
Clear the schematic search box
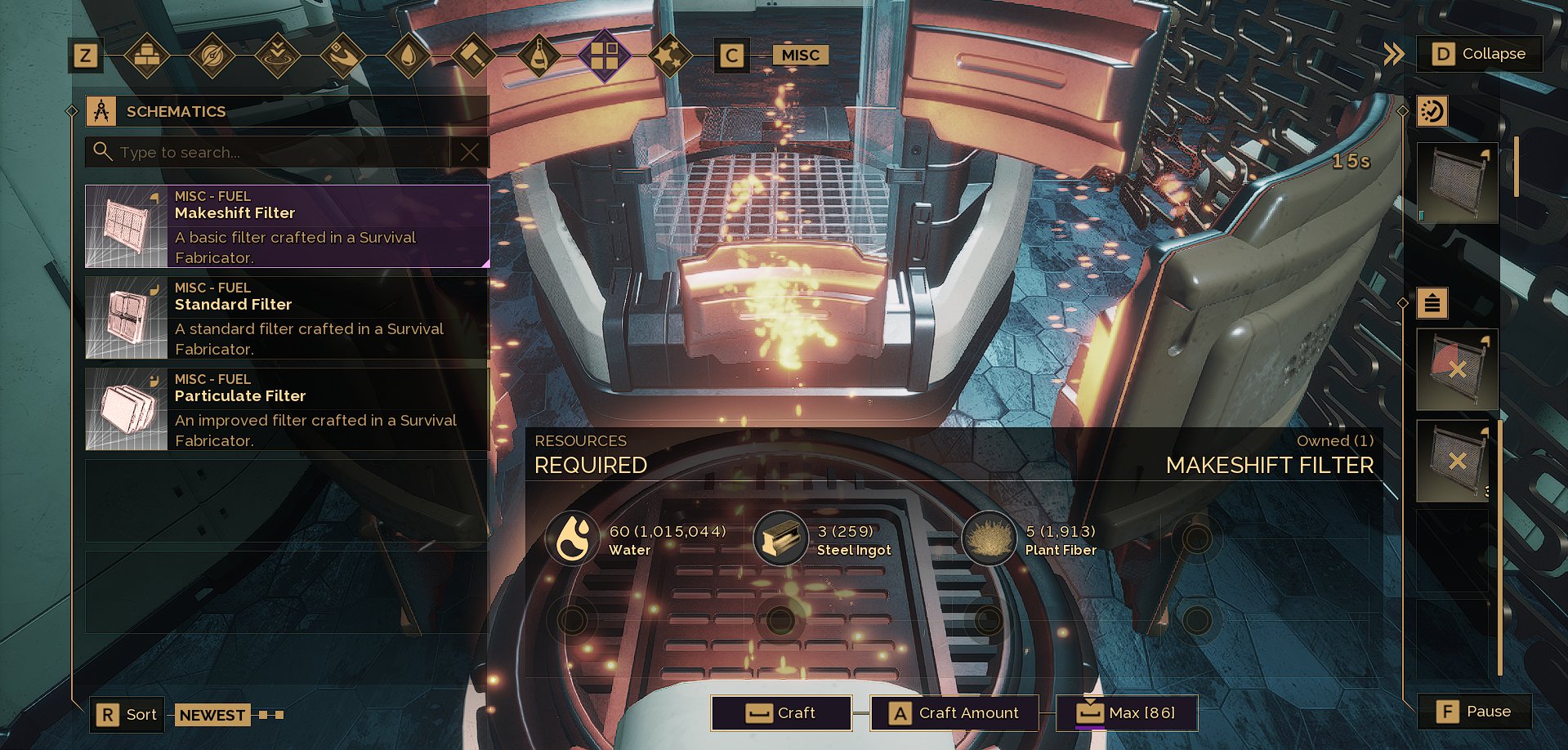(470, 152)
